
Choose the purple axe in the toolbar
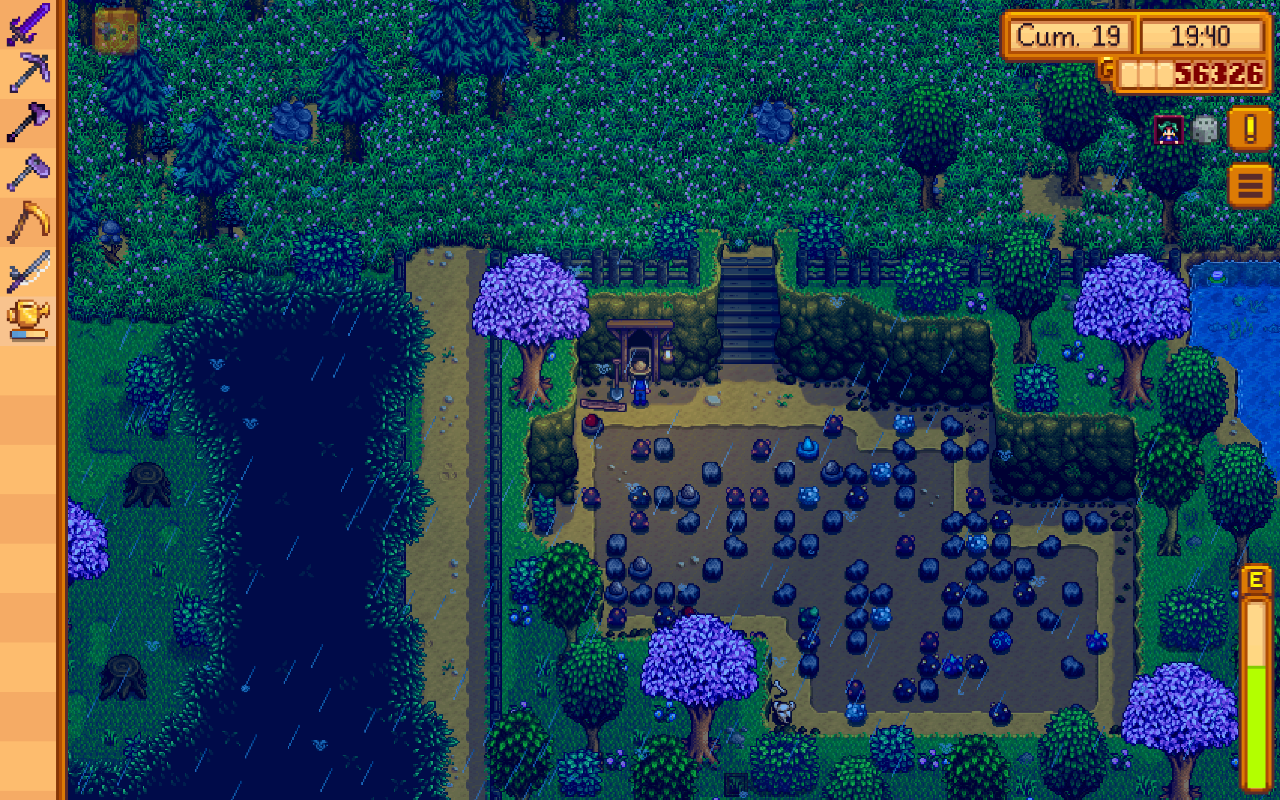[x=29, y=122]
